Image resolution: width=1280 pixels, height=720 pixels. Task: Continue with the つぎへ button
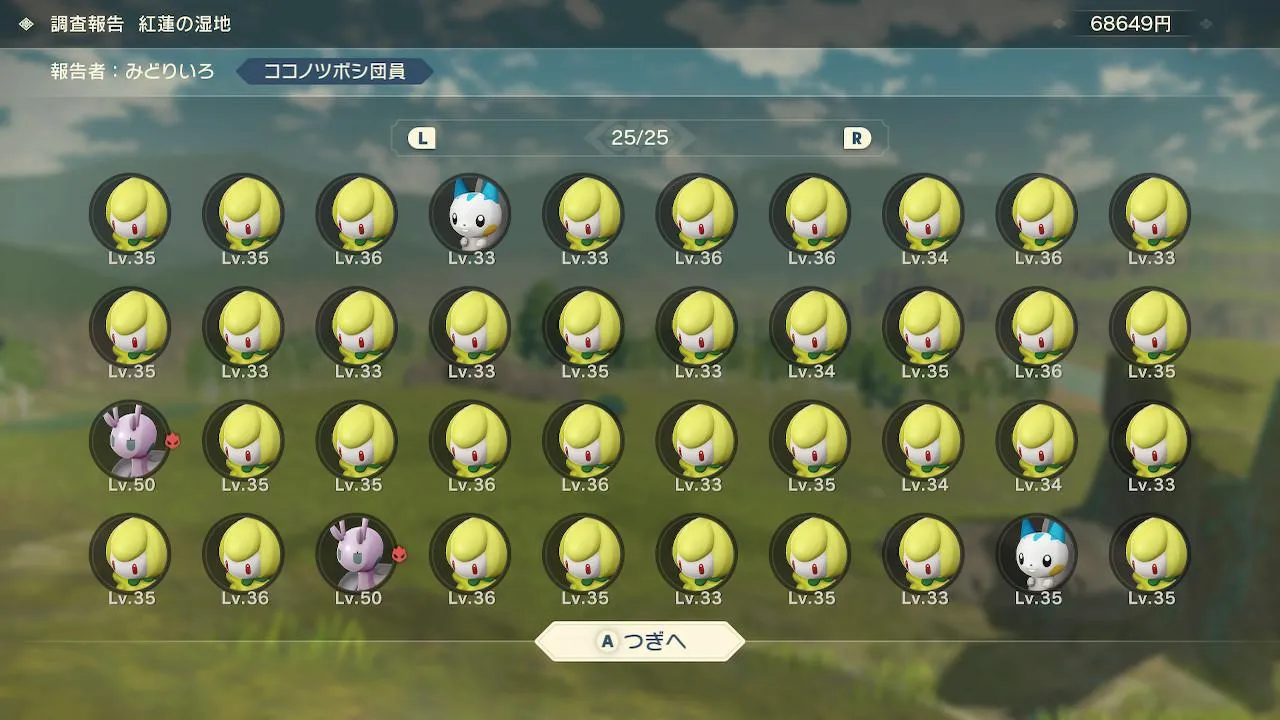(x=640, y=642)
